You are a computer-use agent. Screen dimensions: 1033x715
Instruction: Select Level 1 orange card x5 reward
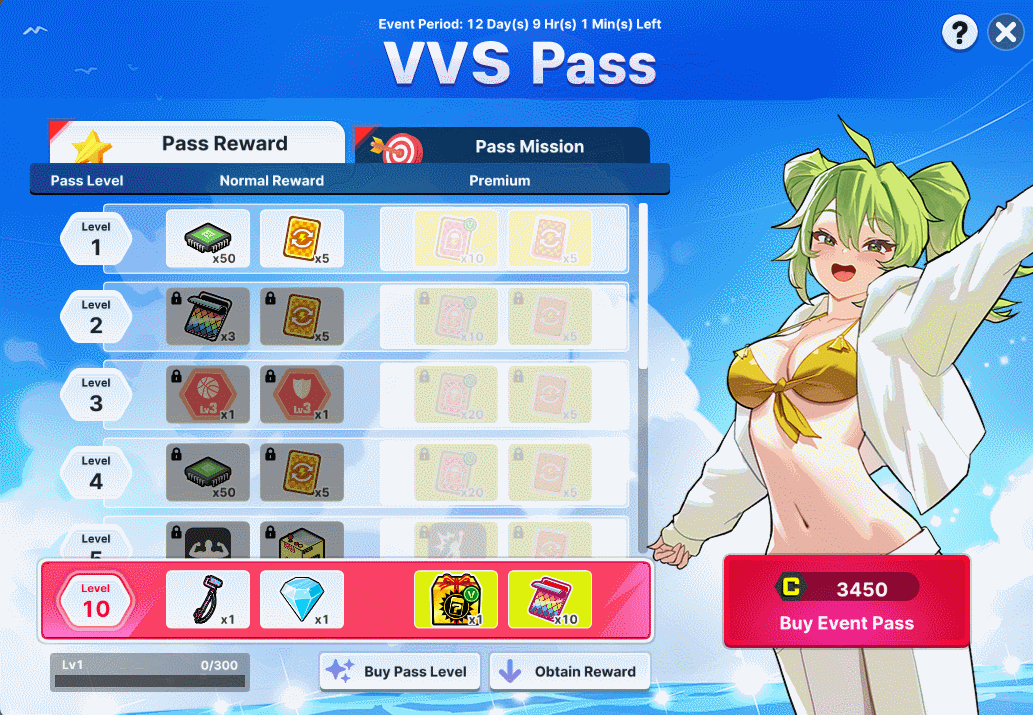tap(302, 238)
